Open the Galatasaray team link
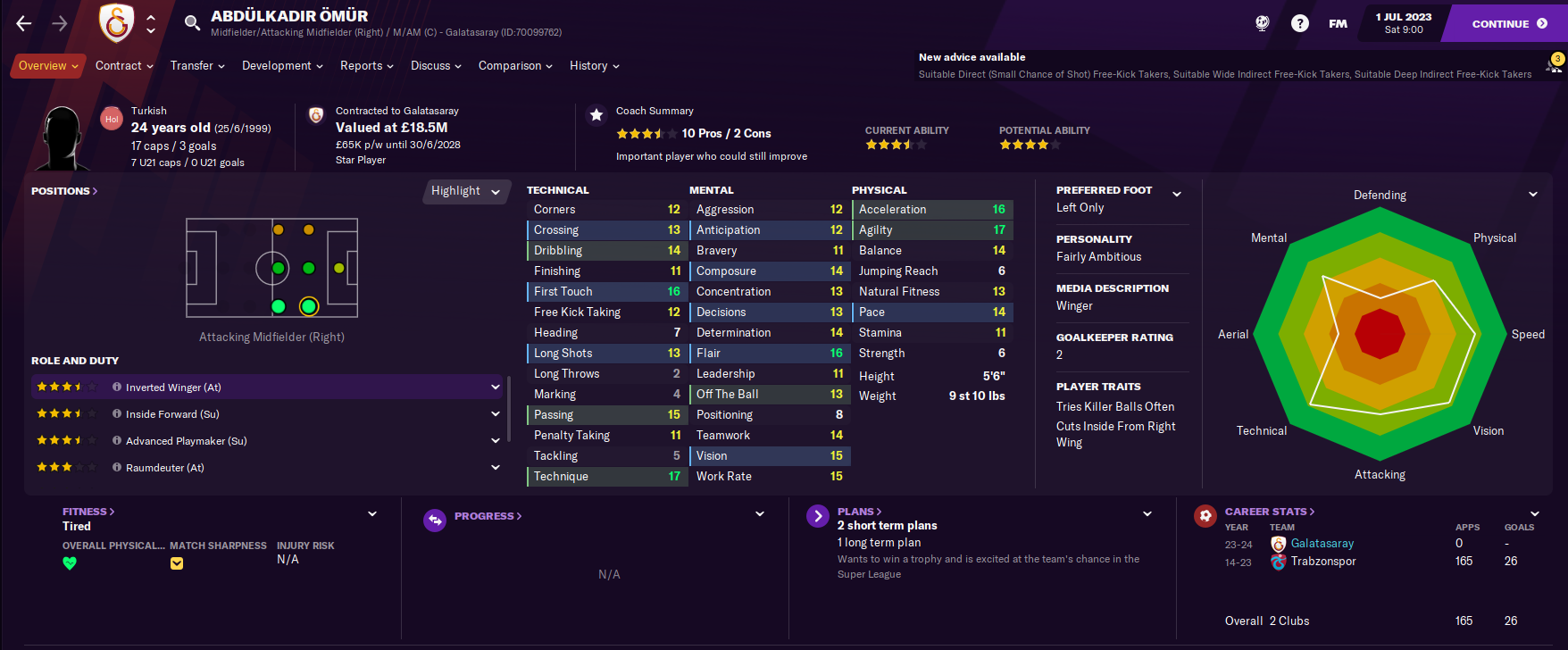Screen dimensions: 1568x650 click(1322, 544)
